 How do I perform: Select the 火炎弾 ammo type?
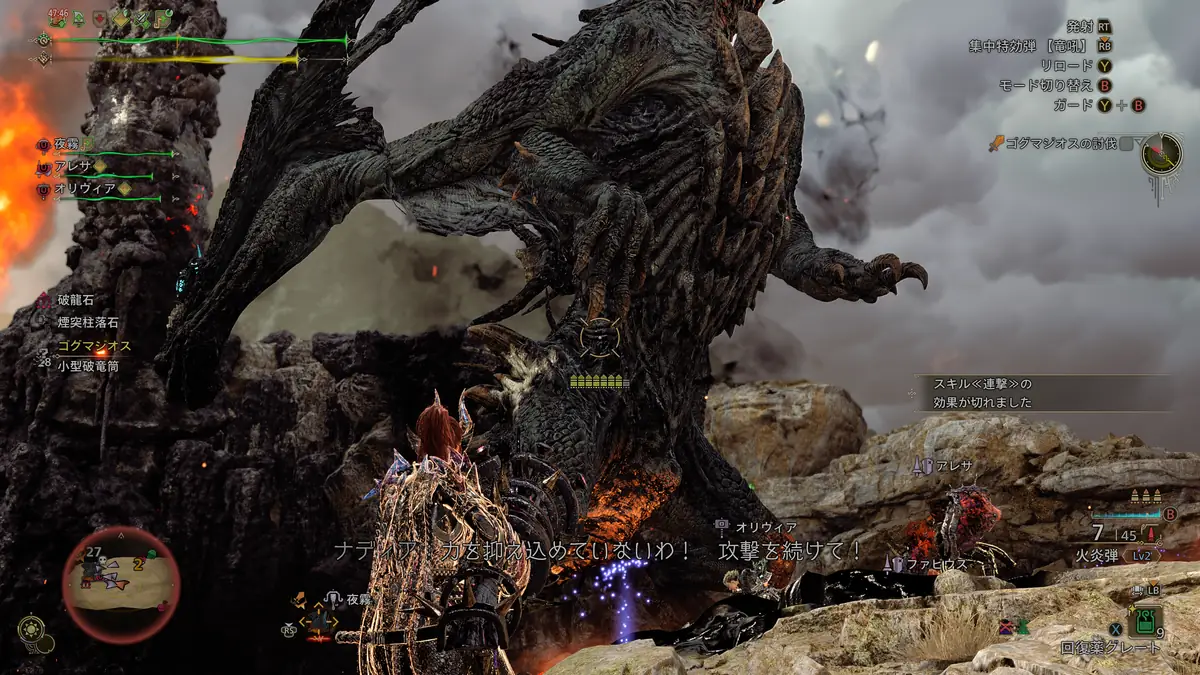(1099, 554)
